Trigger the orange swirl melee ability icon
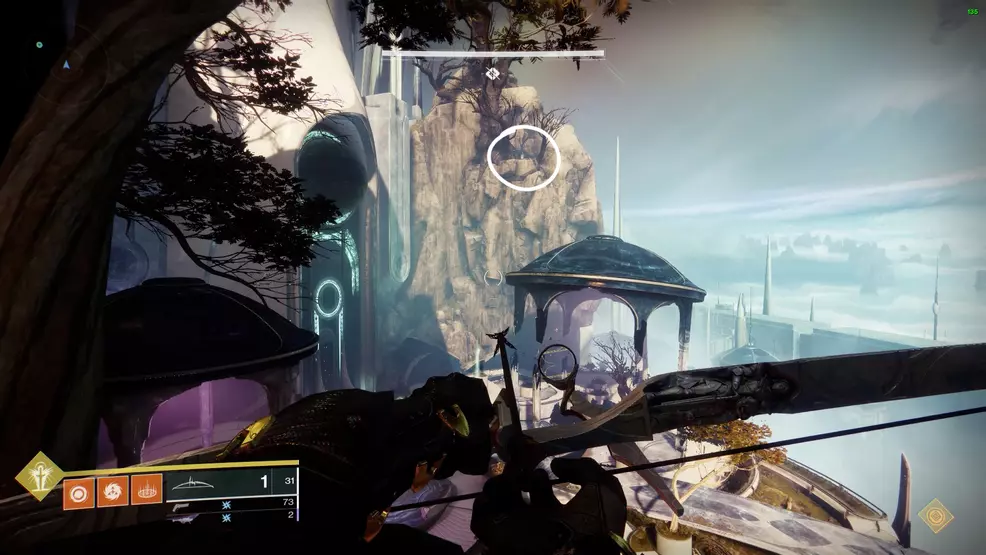This screenshot has height=555, width=986. pyautogui.click(x=112, y=491)
